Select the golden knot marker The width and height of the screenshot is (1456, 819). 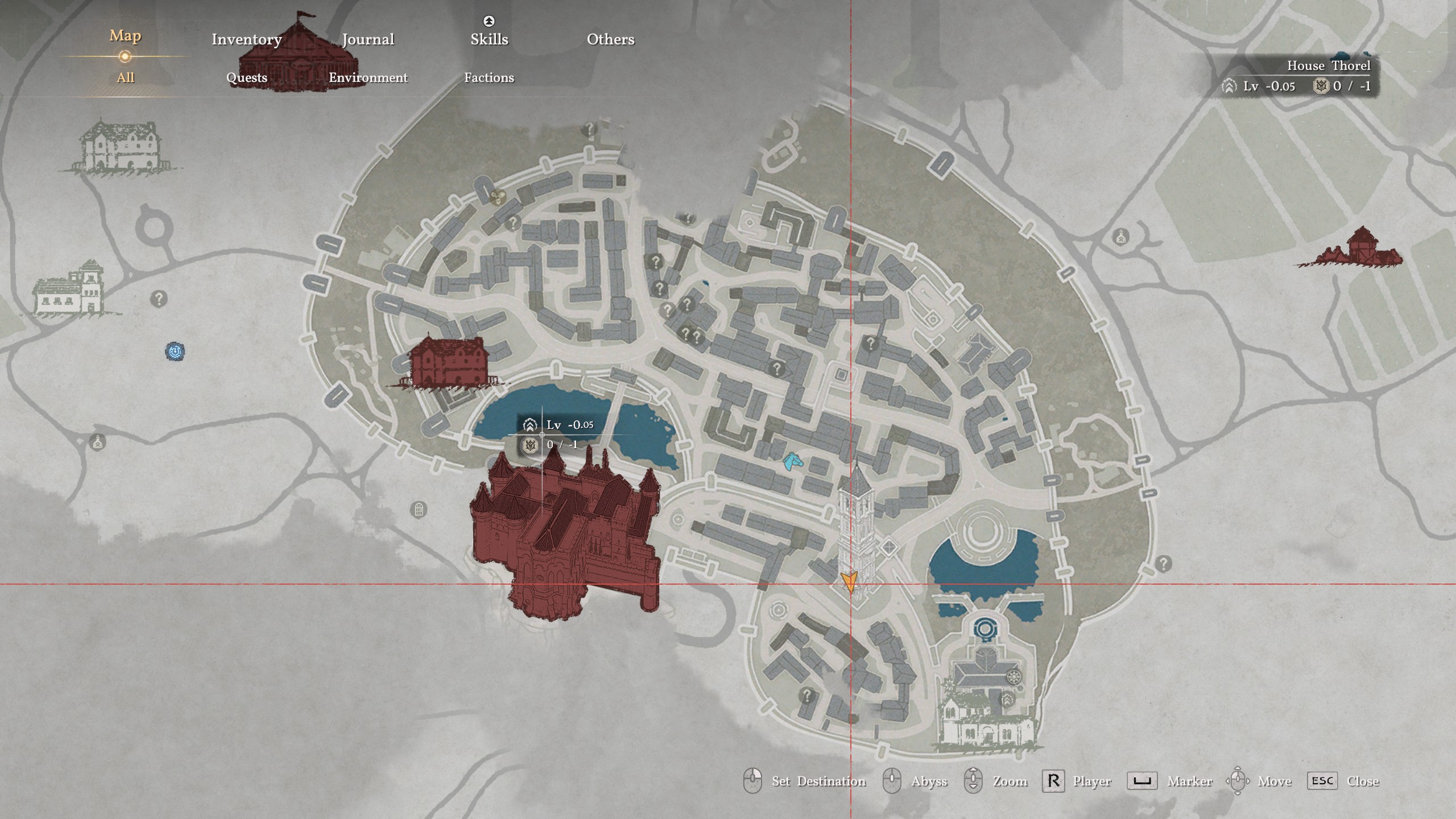[498, 197]
